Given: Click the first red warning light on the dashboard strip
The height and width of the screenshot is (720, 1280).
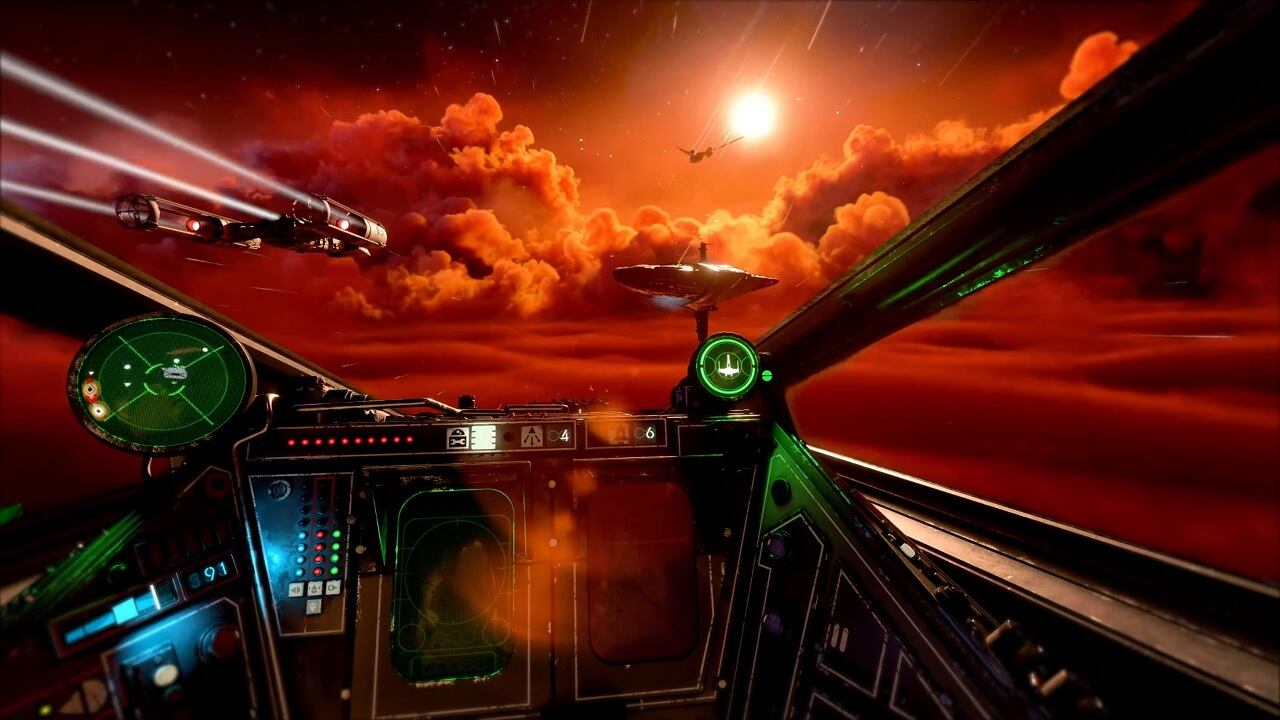Looking at the screenshot, I should (x=291, y=441).
